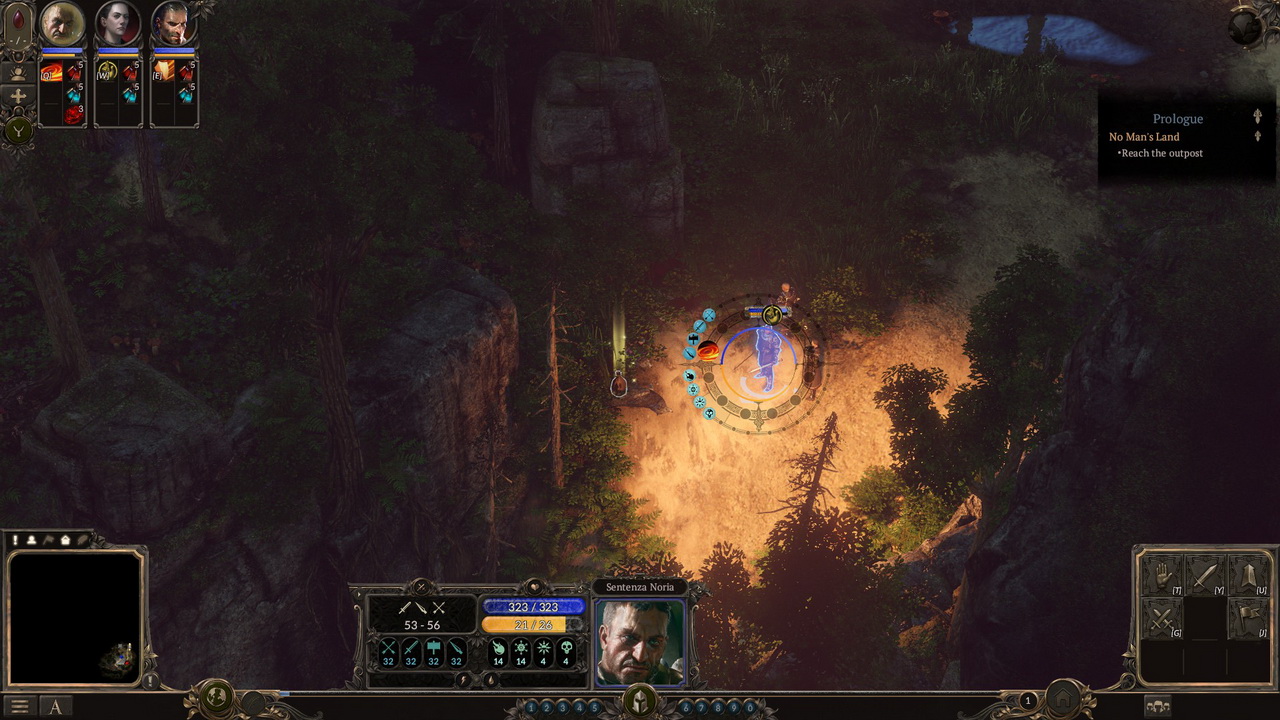This screenshot has width=1280, height=720.
Task: Click the hand stop command button
Action: (x=1162, y=576)
